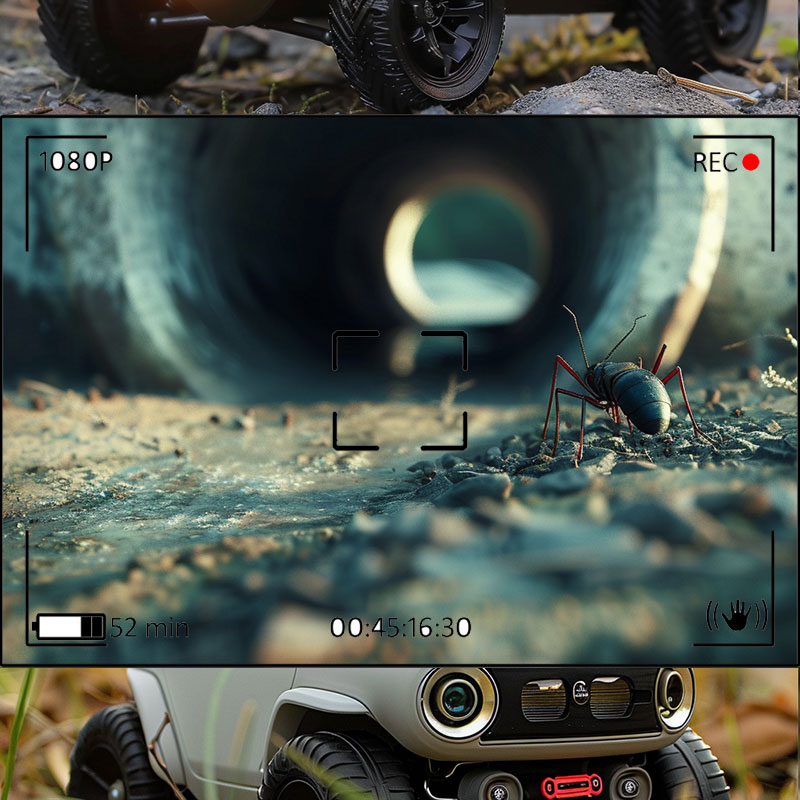Viewport: 800px width, 800px height.
Task: Tap the REC recording indicator
Action: [x=726, y=162]
